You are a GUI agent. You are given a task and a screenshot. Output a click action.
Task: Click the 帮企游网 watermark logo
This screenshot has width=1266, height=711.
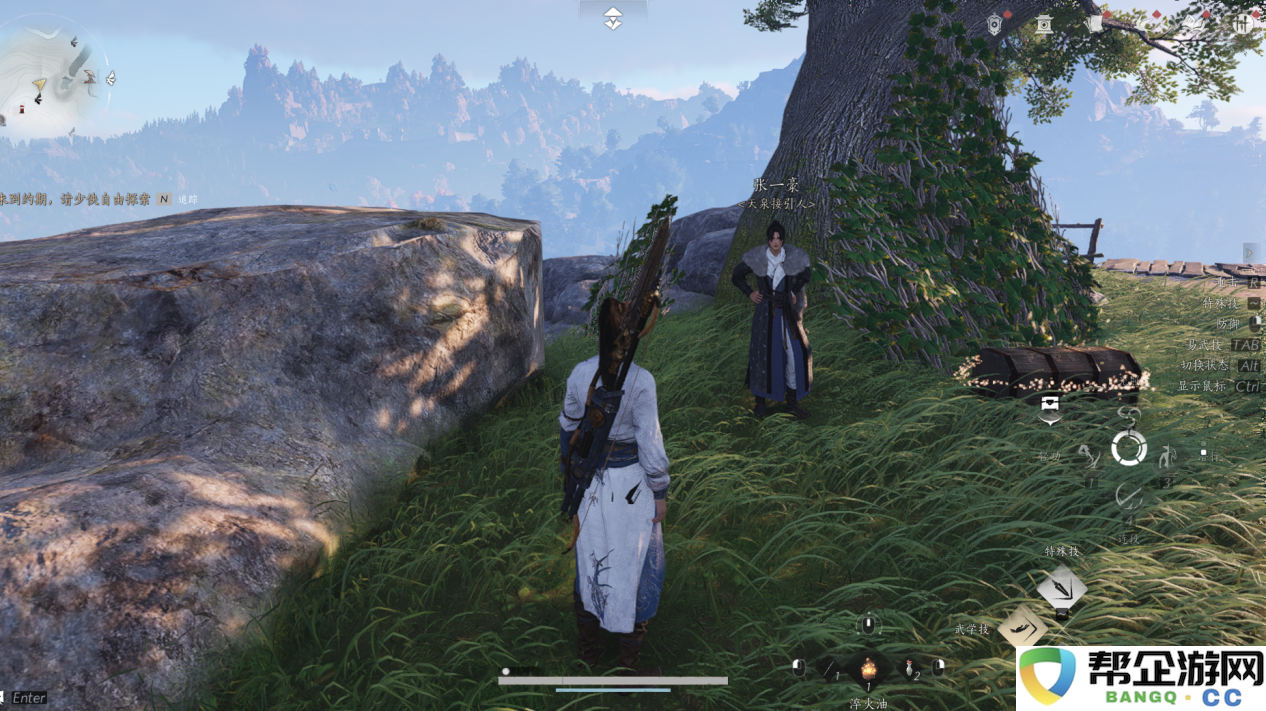(1140, 679)
